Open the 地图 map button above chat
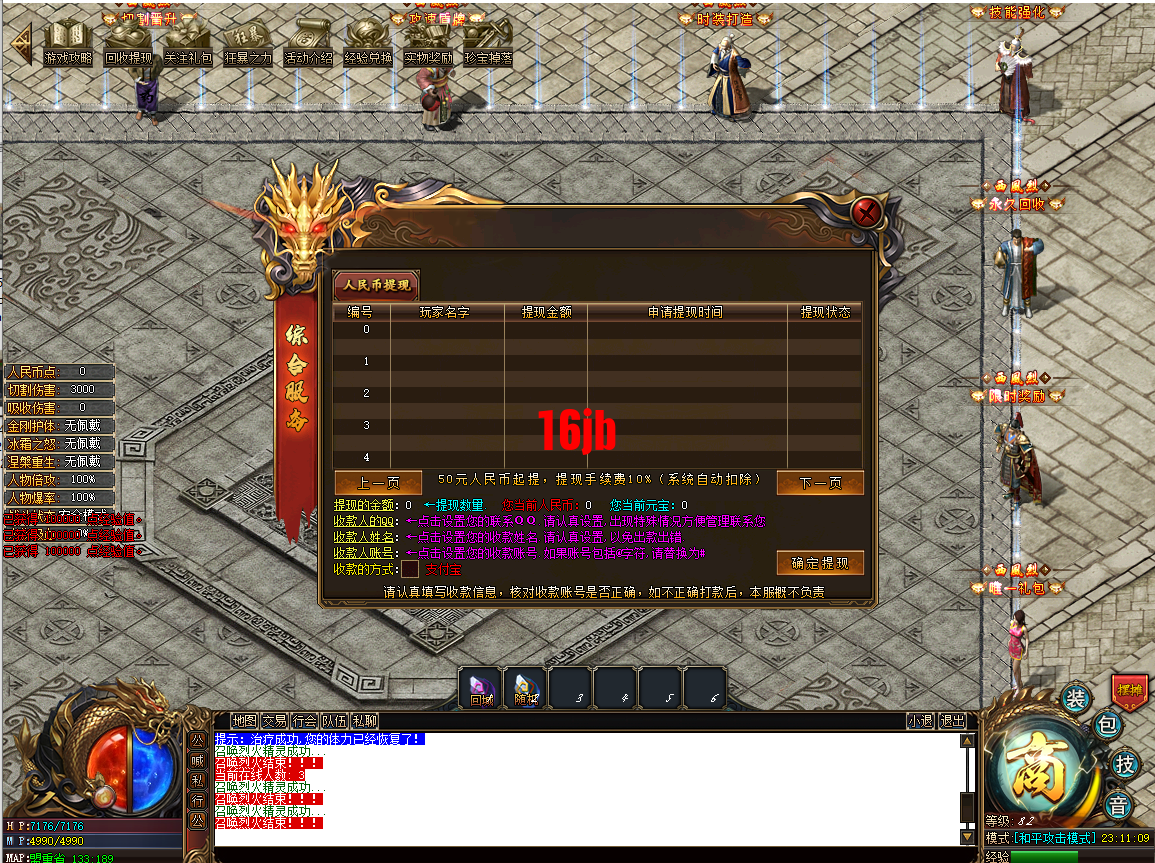This screenshot has height=863, width=1155. [244, 720]
